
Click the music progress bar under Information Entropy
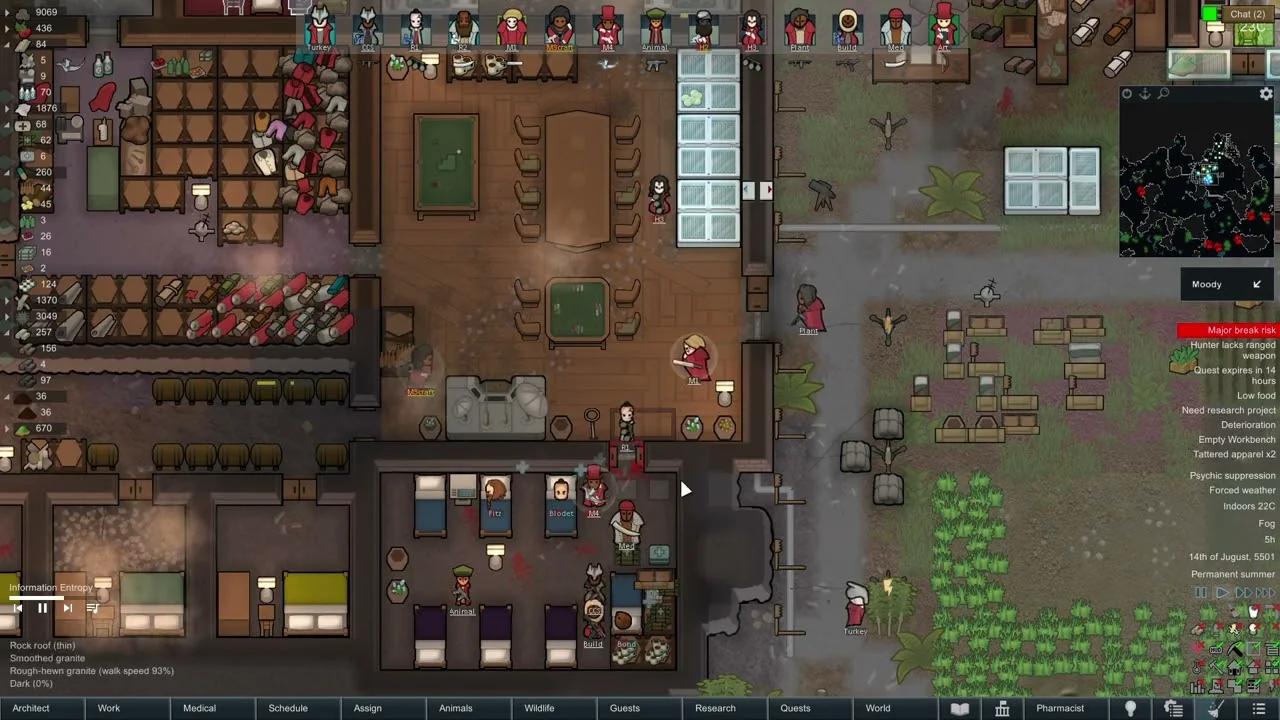[x=34, y=597]
